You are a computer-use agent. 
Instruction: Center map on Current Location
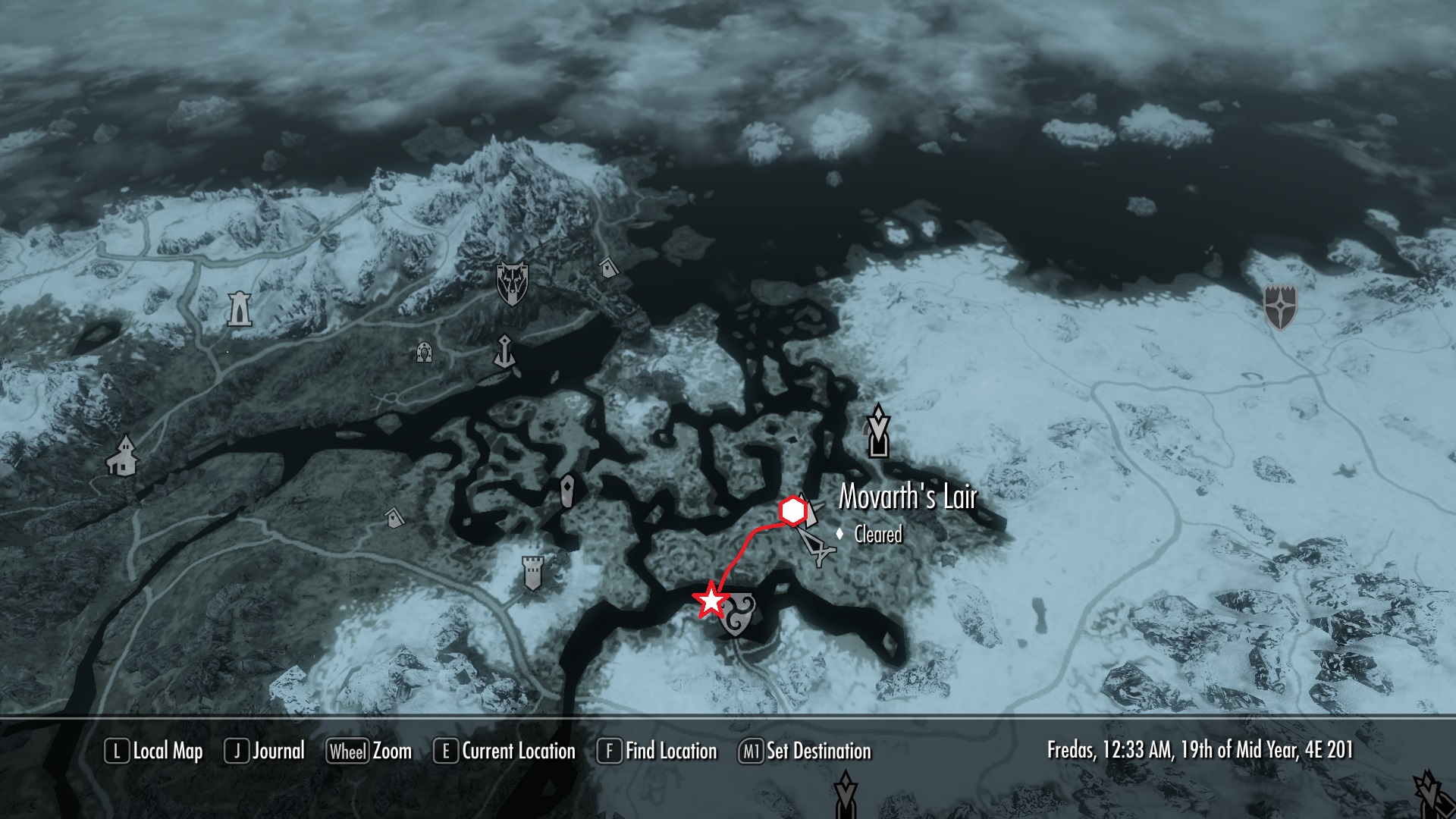click(x=504, y=752)
